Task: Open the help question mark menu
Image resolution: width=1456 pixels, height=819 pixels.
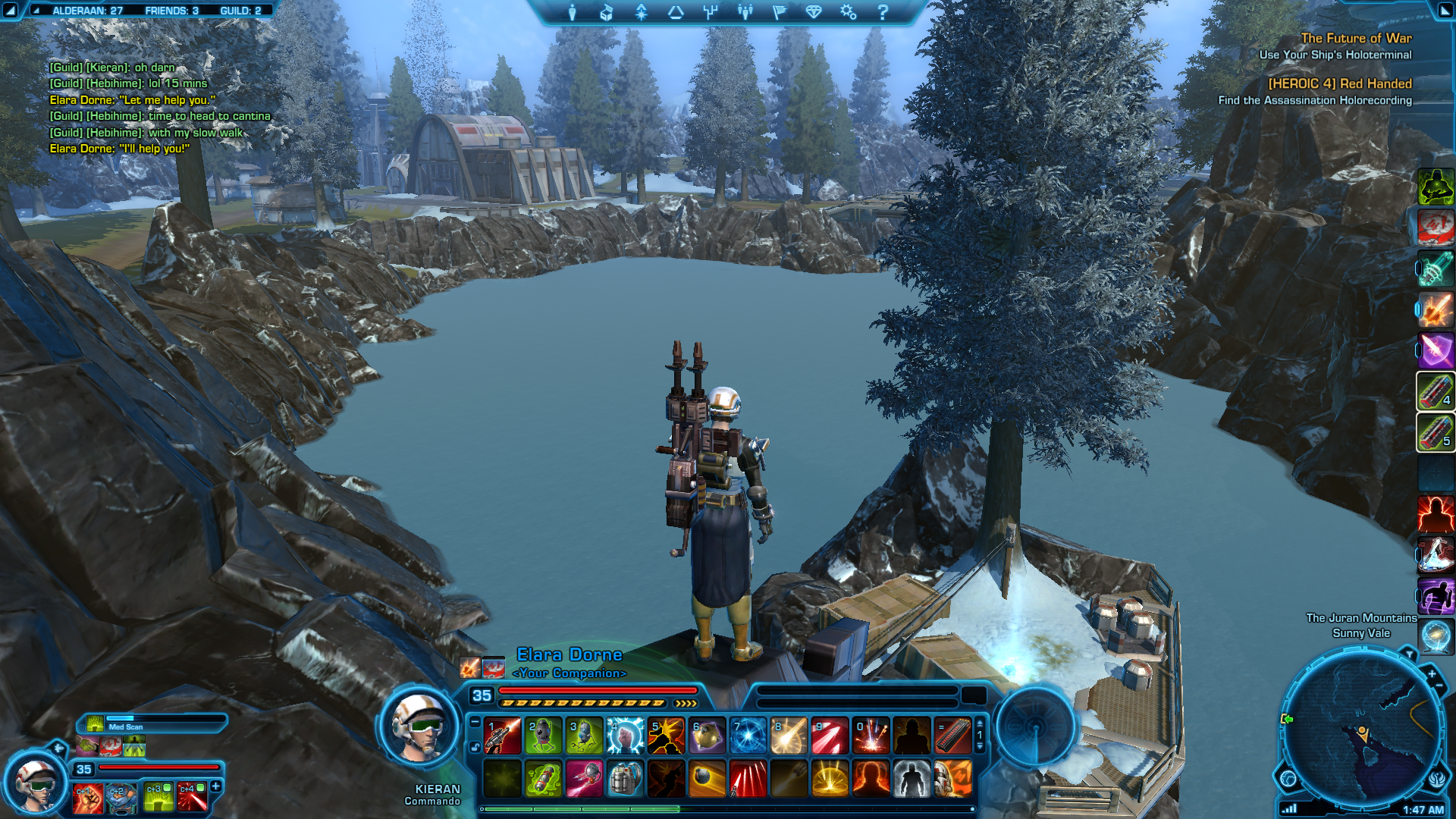Action: tap(883, 12)
